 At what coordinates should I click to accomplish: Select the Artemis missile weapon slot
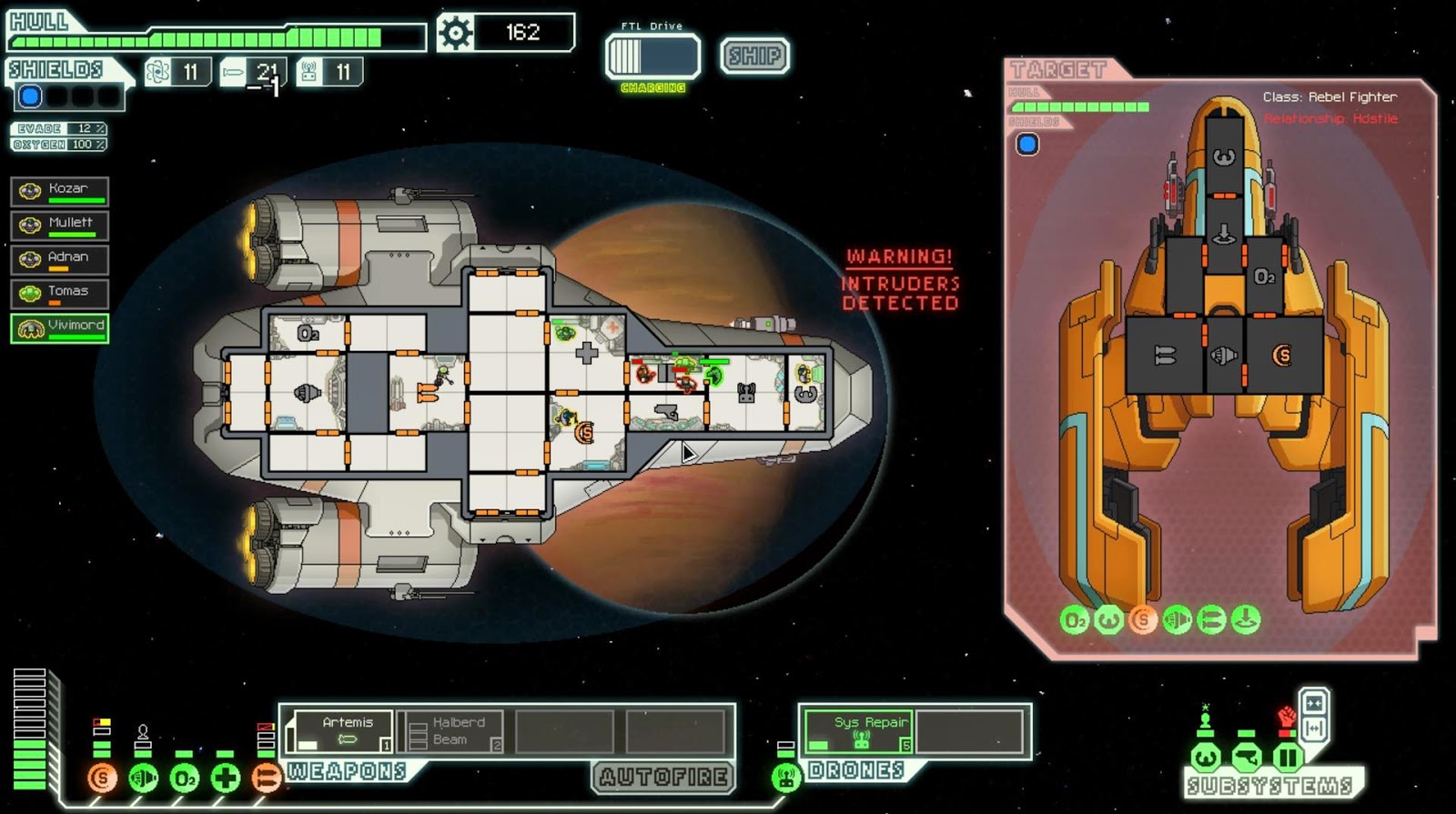[339, 731]
